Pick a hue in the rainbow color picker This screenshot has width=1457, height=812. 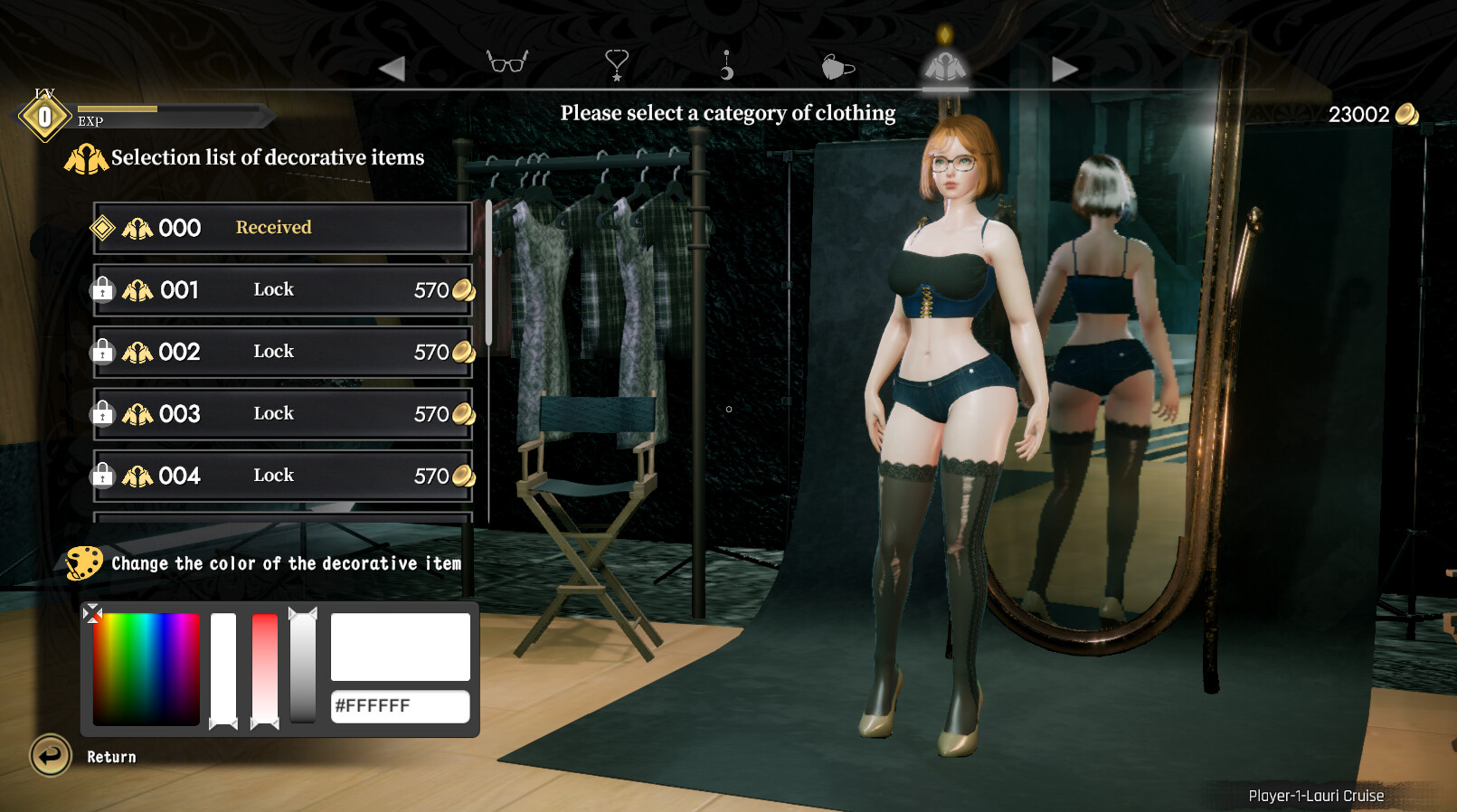pos(147,668)
